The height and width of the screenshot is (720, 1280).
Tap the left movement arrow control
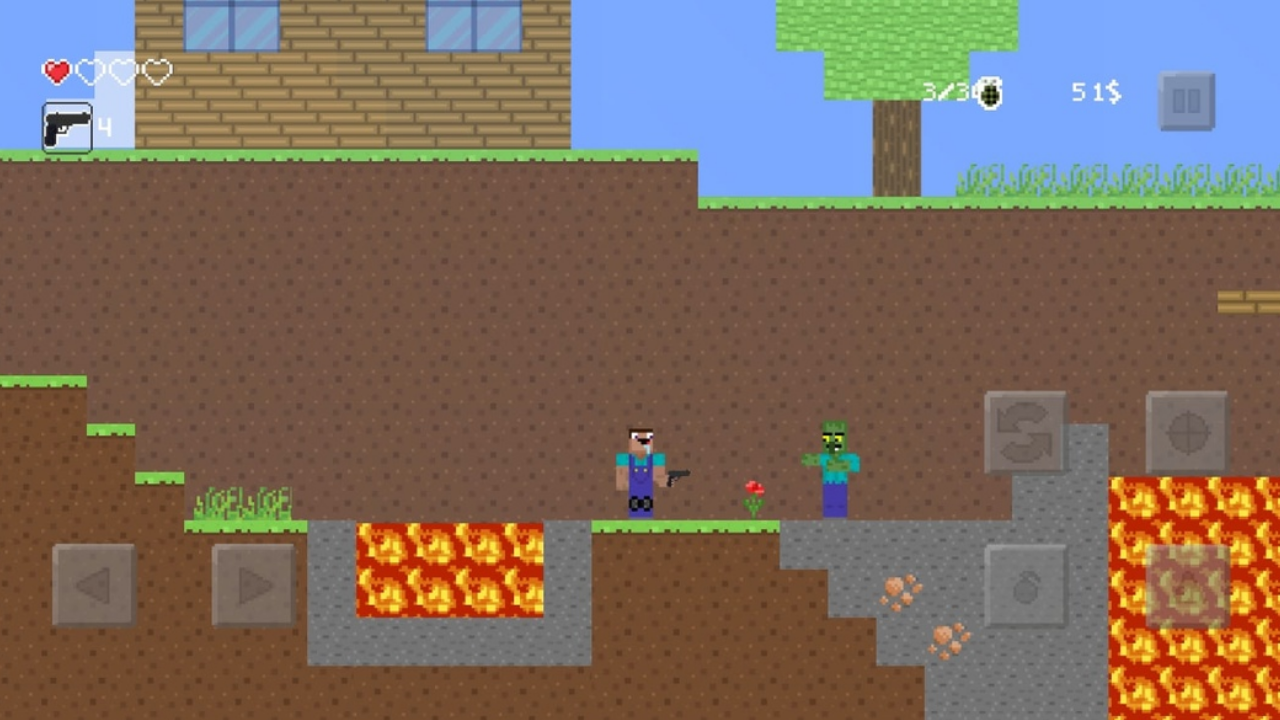(93, 585)
